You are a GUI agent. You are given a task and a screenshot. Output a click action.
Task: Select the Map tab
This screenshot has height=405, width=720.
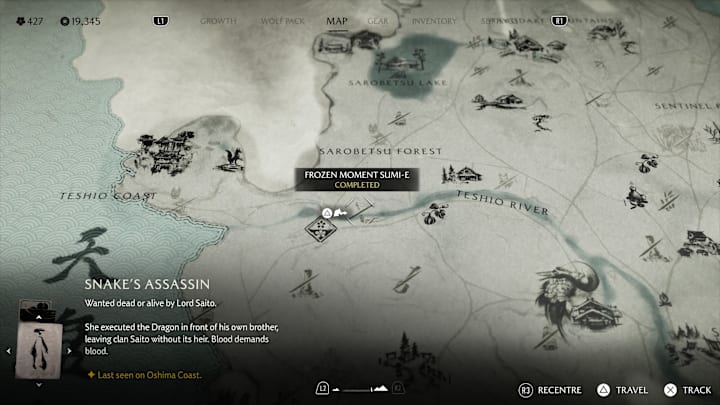tap(337, 20)
